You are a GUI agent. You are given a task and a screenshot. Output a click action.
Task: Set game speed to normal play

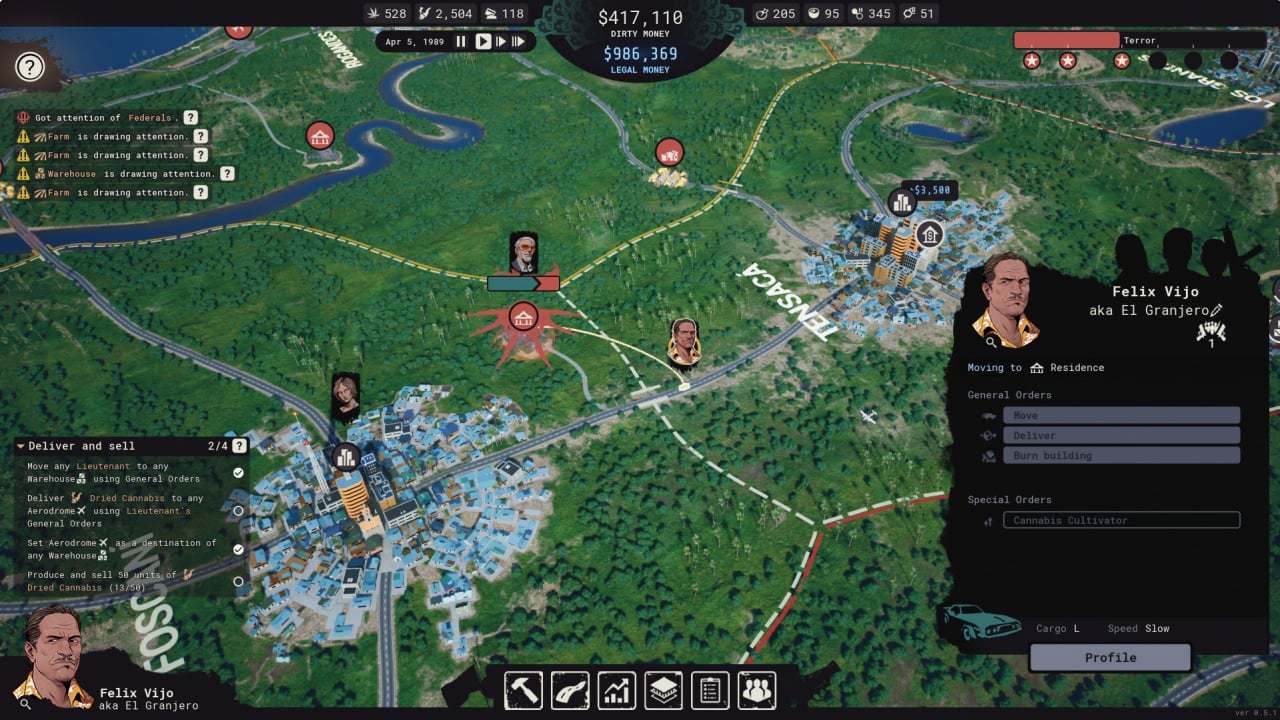coord(482,42)
